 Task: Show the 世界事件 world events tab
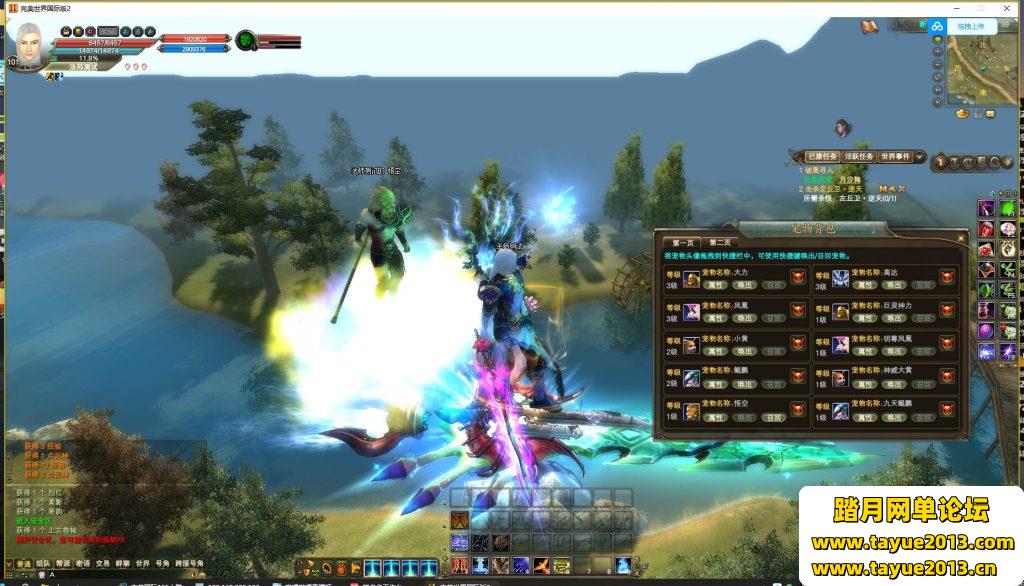click(896, 157)
